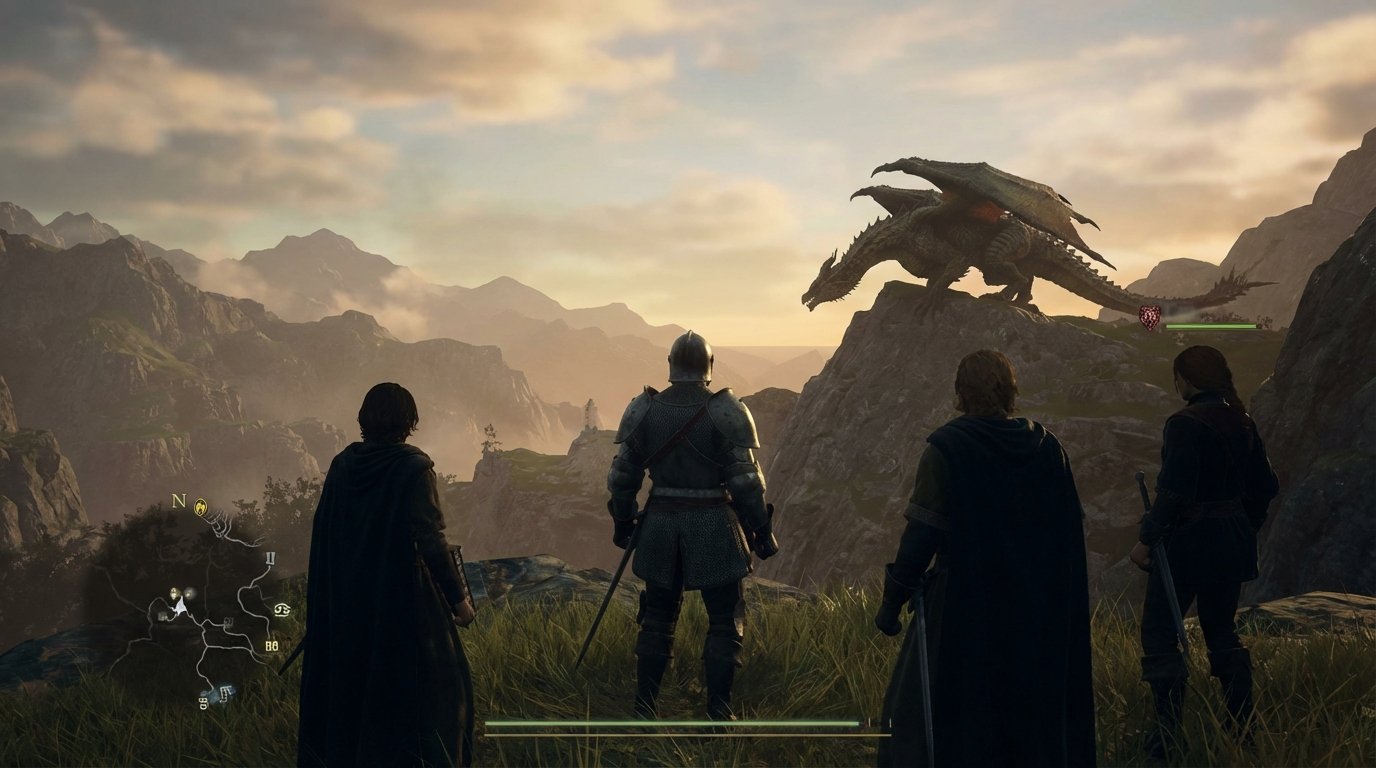Click the white player arrow on the minimap
Image resolution: width=1376 pixels, height=768 pixels.
click(x=182, y=606)
